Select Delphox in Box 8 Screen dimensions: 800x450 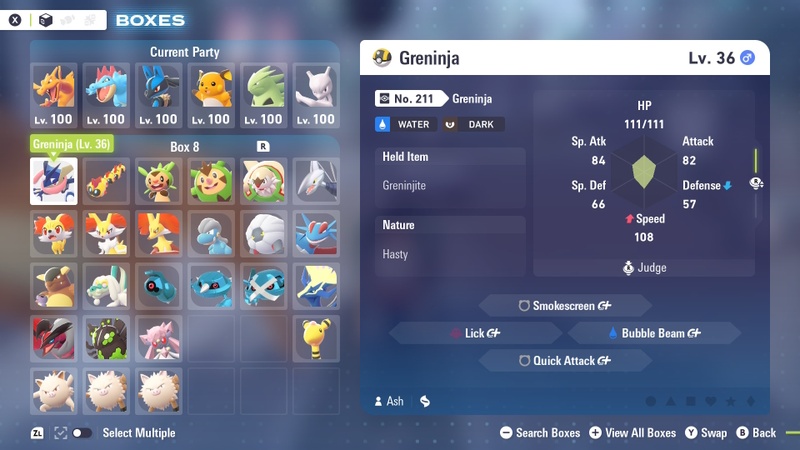pos(160,233)
